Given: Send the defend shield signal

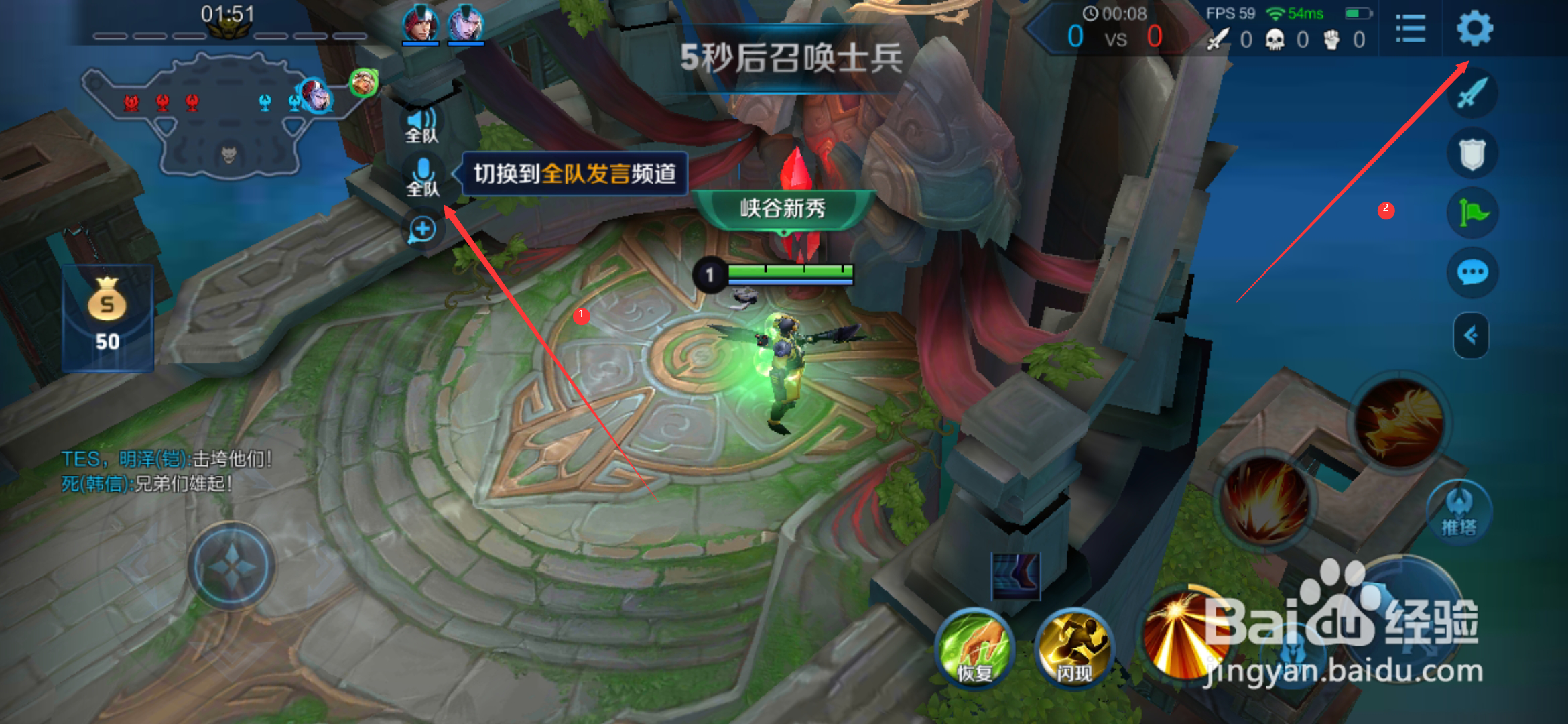Looking at the screenshot, I should [x=1472, y=153].
